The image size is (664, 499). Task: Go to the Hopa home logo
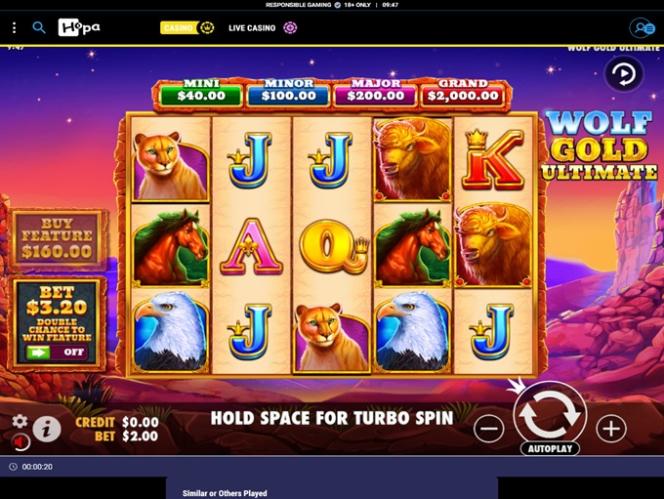click(79, 28)
